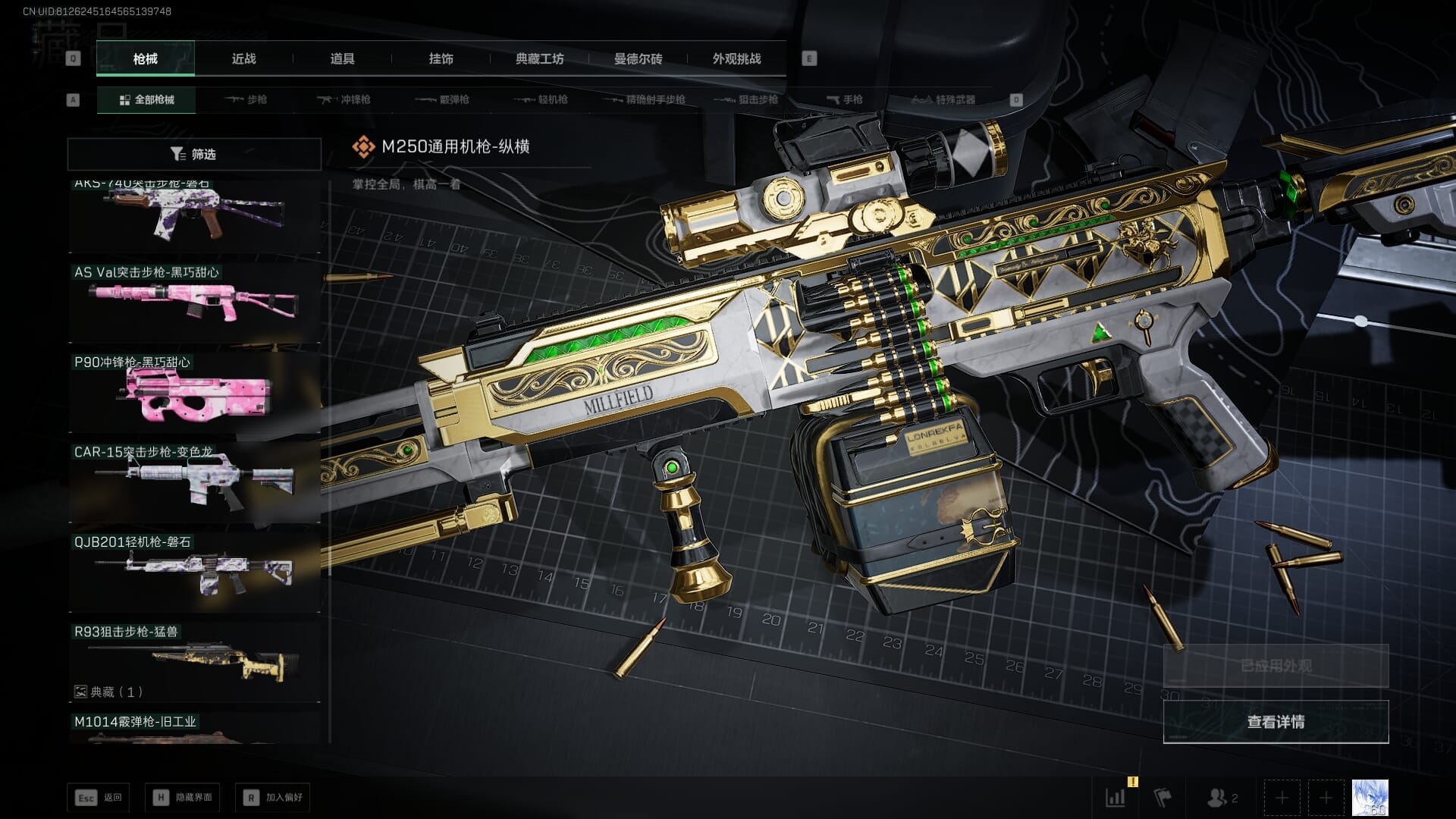Show the 外观挑战 challenges tab

click(736, 58)
